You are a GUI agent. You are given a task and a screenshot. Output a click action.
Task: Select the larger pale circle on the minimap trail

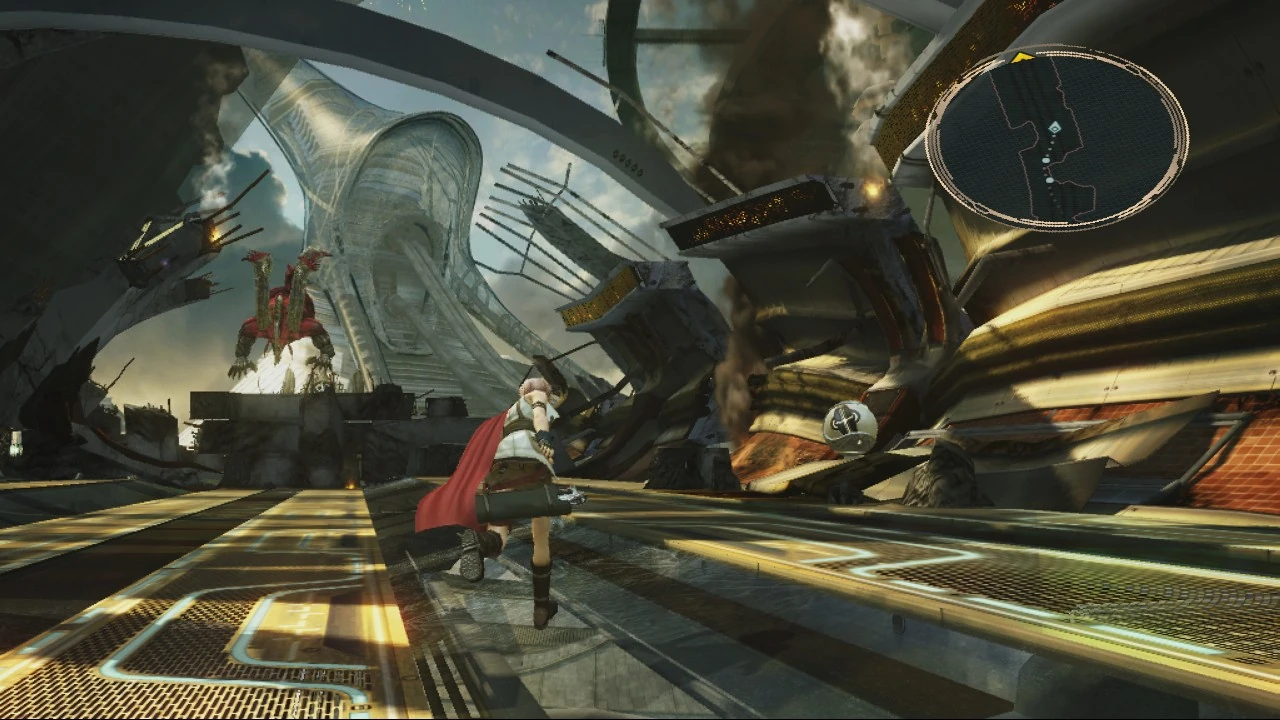tap(1046, 160)
